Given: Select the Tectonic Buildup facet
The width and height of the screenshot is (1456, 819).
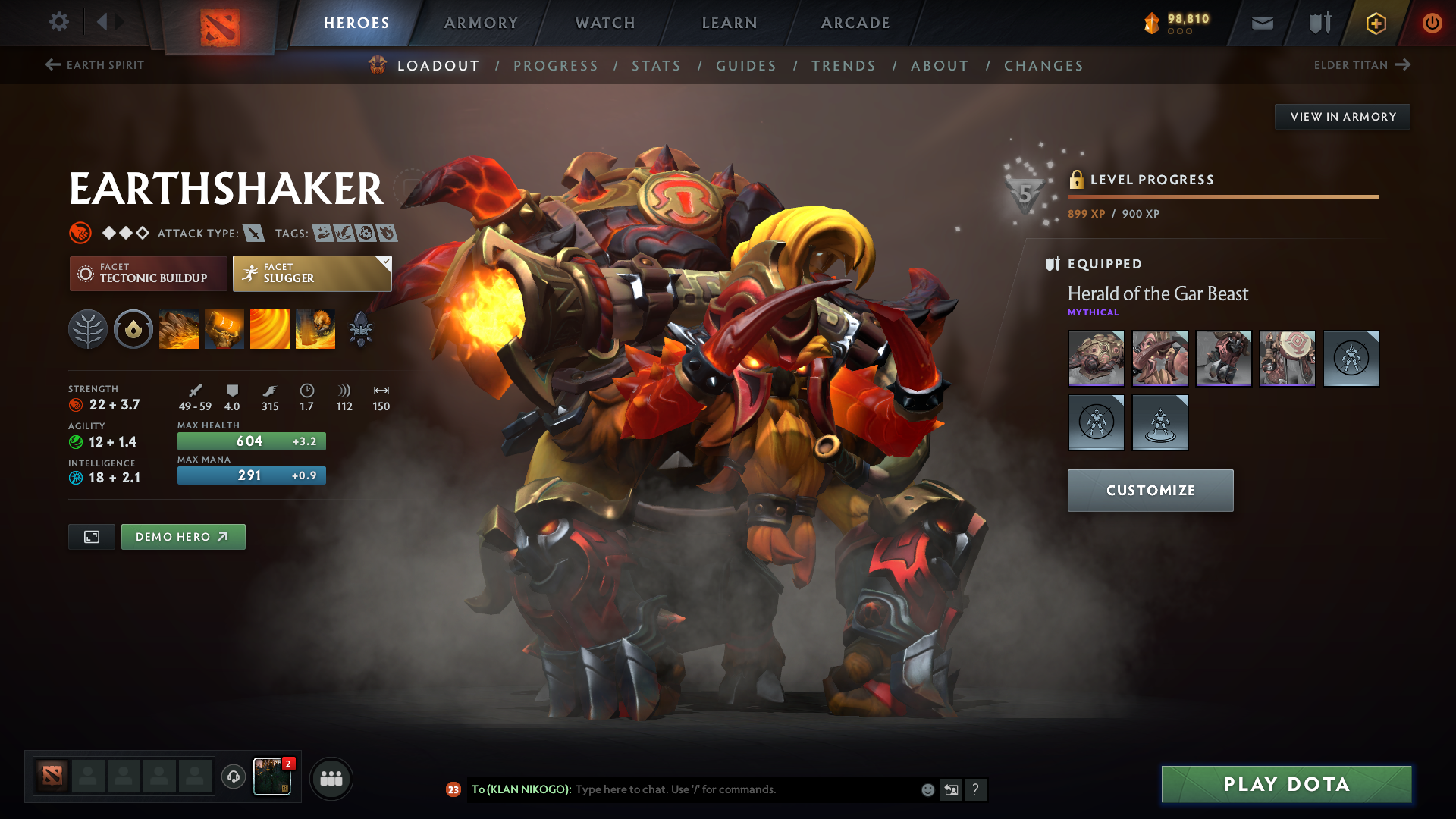Looking at the screenshot, I should click(x=148, y=273).
